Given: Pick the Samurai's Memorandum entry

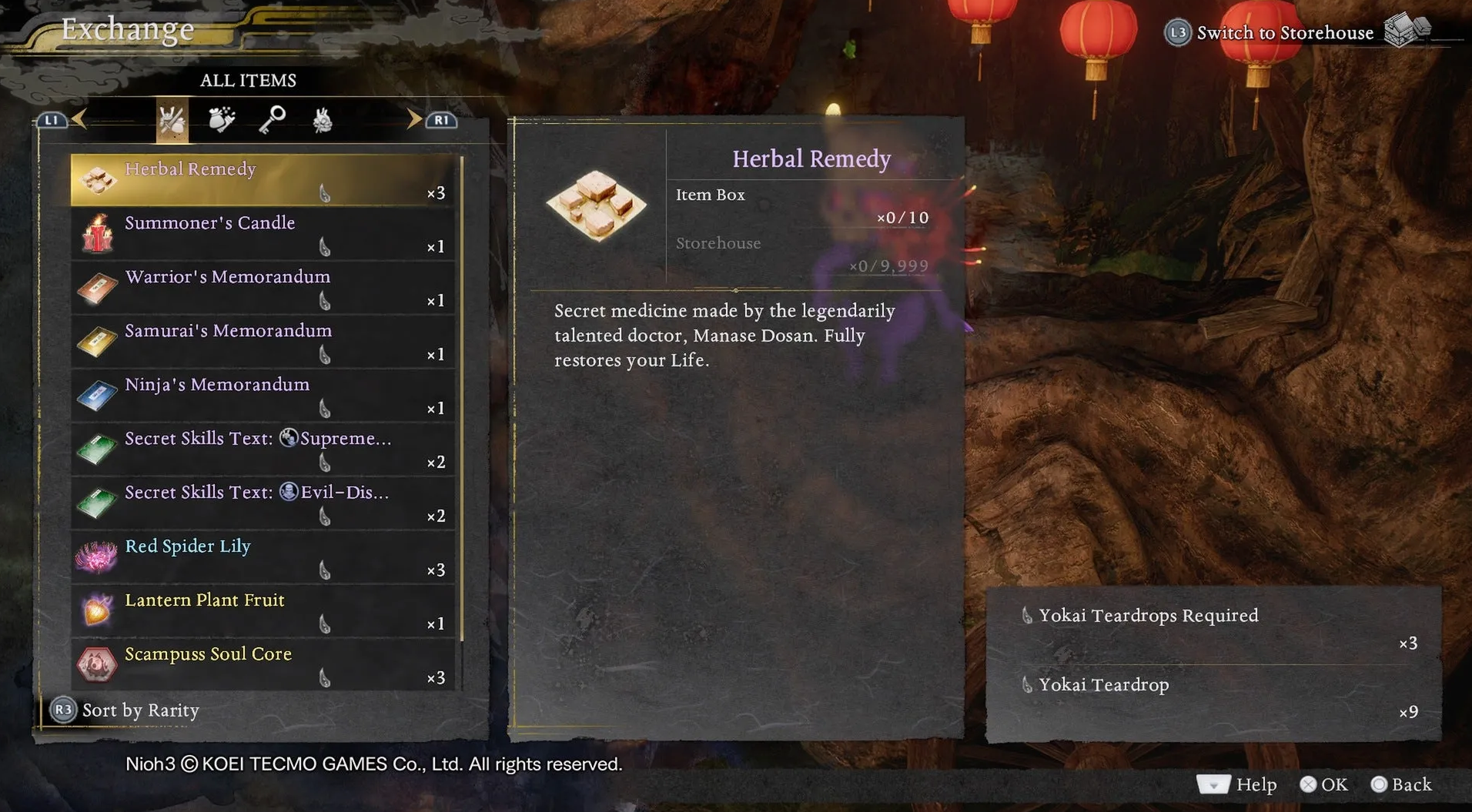Looking at the screenshot, I should tap(262, 341).
